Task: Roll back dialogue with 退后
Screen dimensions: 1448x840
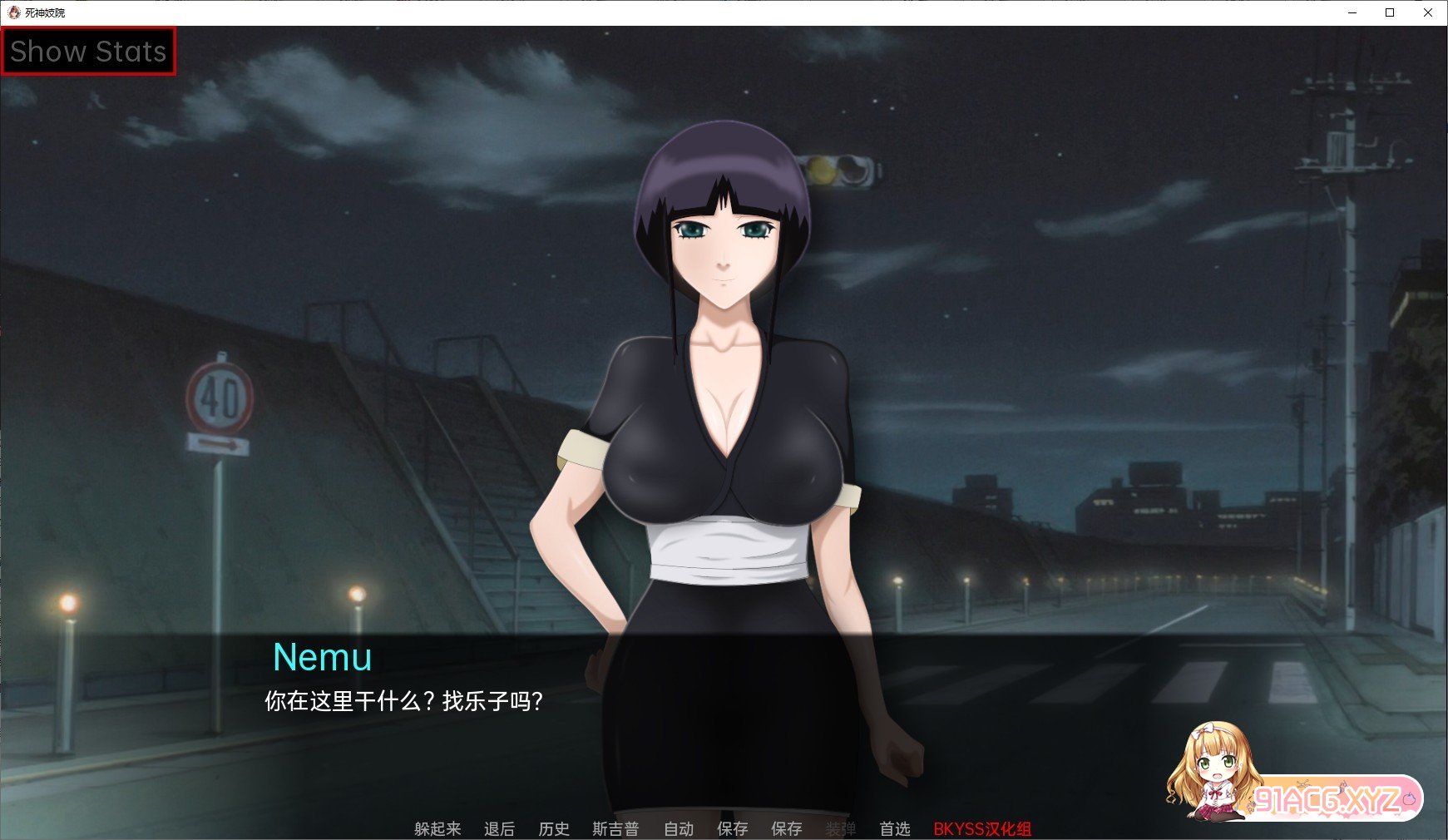Action: [x=499, y=828]
